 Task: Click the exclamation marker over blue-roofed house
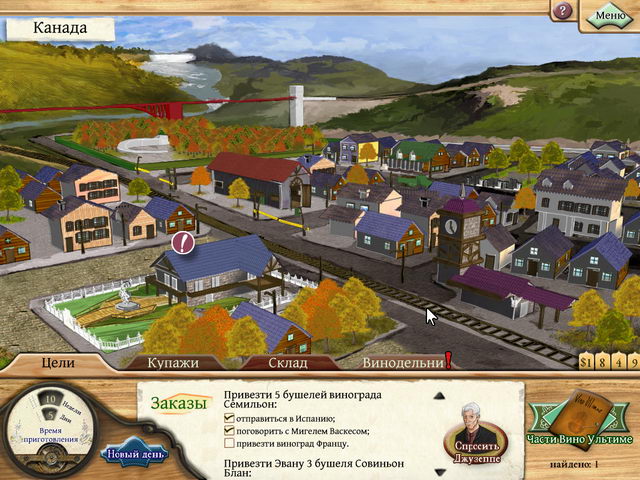[x=183, y=241]
